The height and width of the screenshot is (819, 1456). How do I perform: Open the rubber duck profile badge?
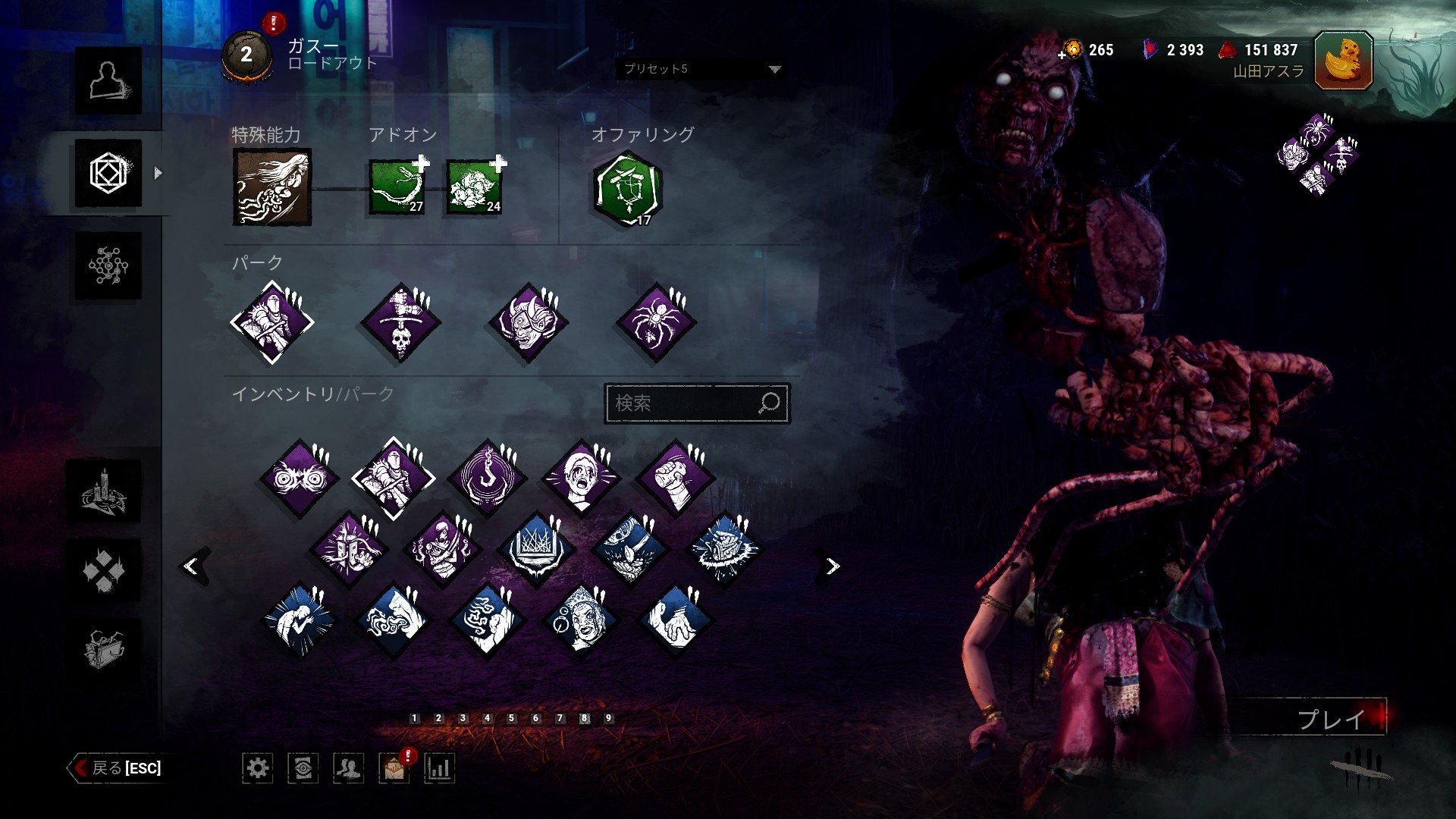[1343, 61]
